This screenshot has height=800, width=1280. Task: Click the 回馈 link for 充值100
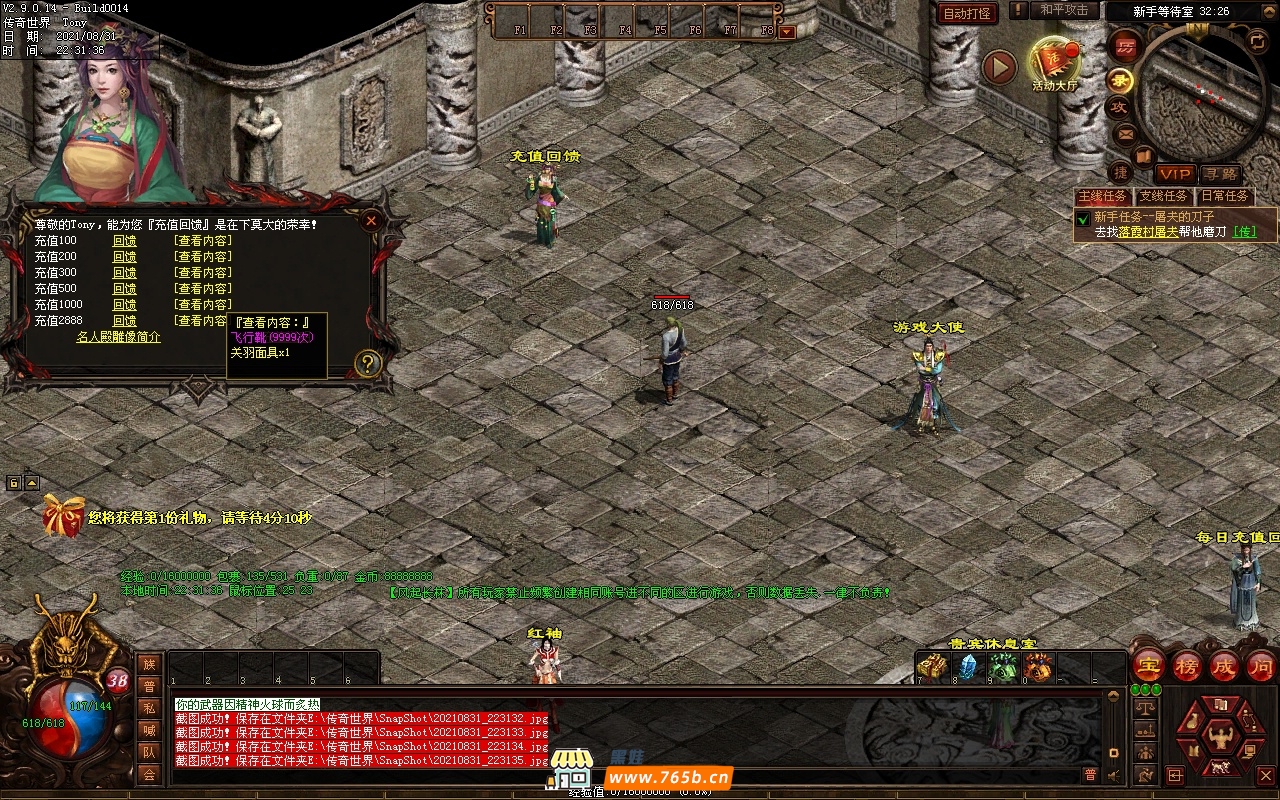coord(124,241)
